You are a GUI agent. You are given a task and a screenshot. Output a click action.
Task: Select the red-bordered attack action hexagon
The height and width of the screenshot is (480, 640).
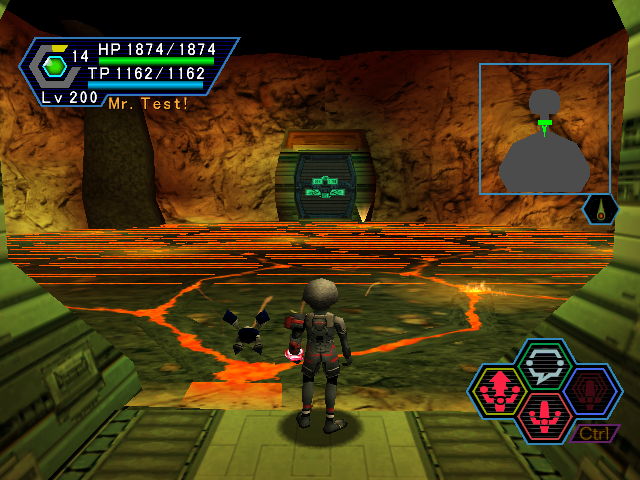click(545, 414)
